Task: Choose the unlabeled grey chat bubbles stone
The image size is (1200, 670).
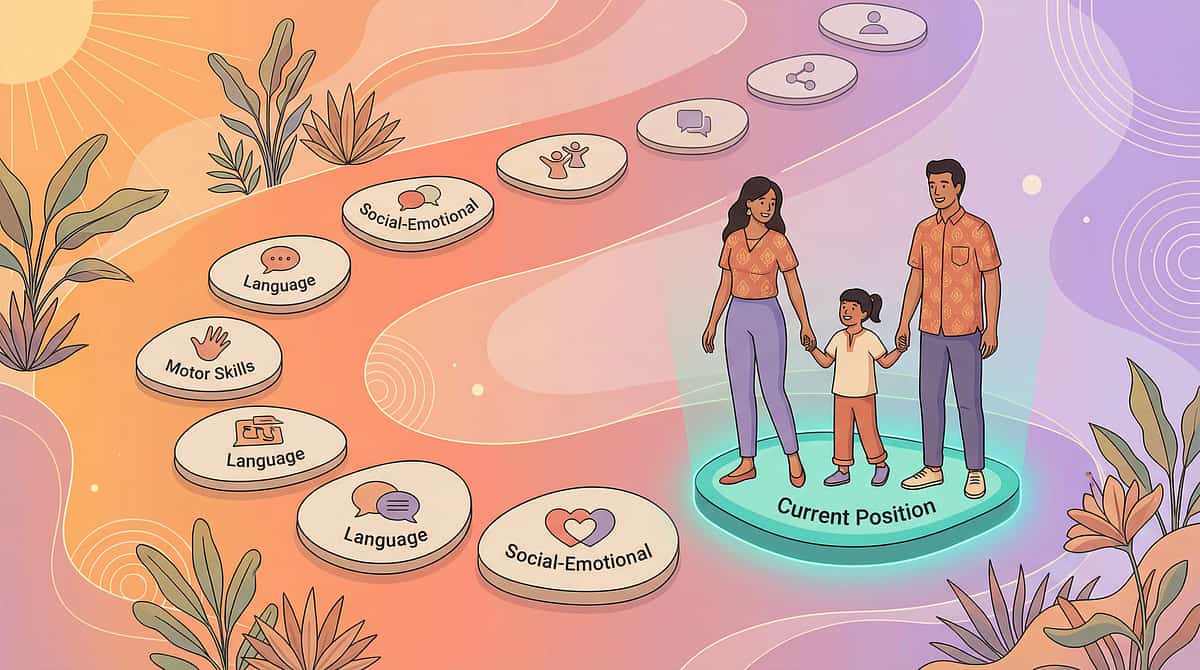Action: tap(692, 124)
